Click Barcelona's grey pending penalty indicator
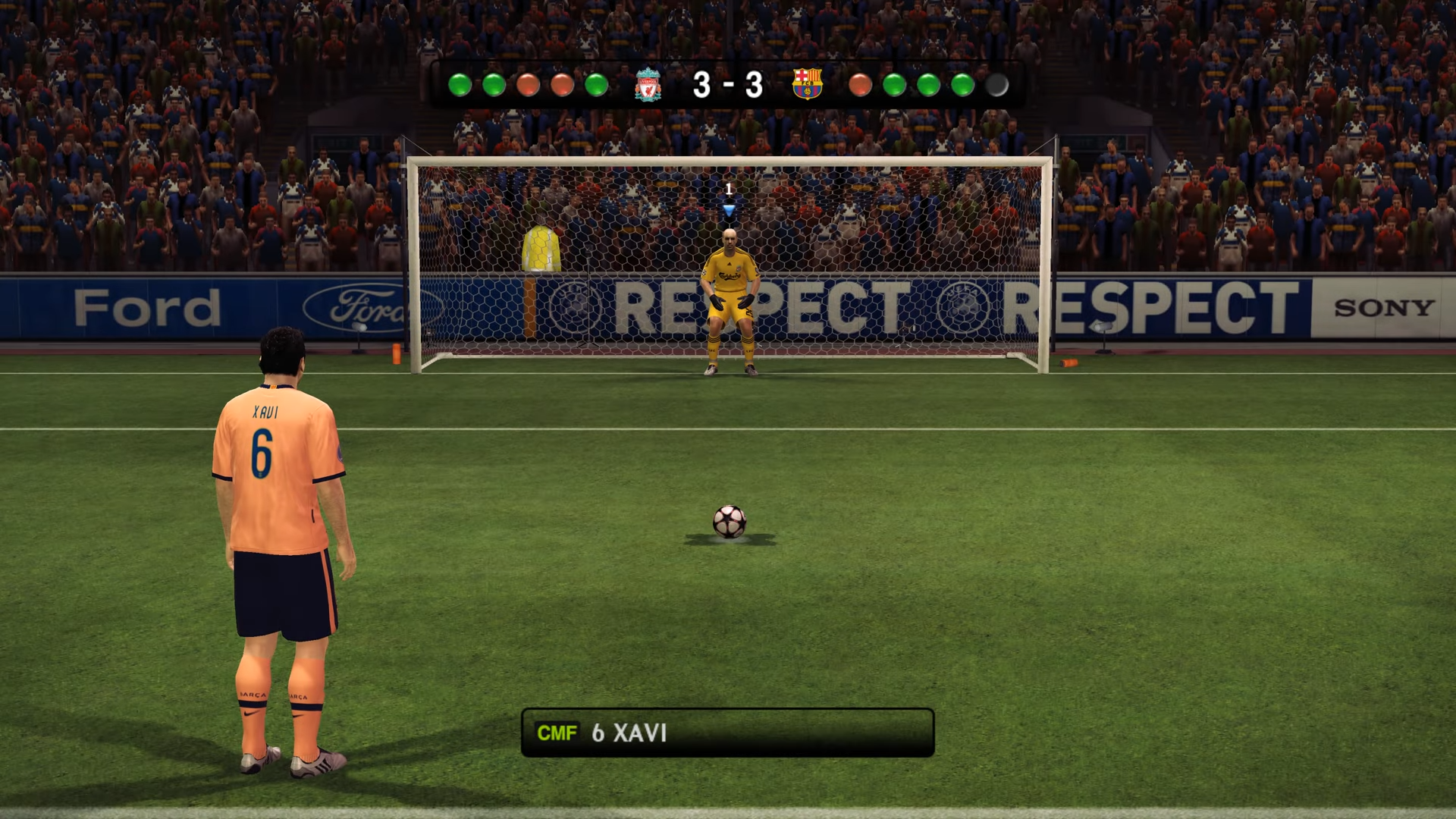Screen dimensions: 1456x819 tap(996, 85)
